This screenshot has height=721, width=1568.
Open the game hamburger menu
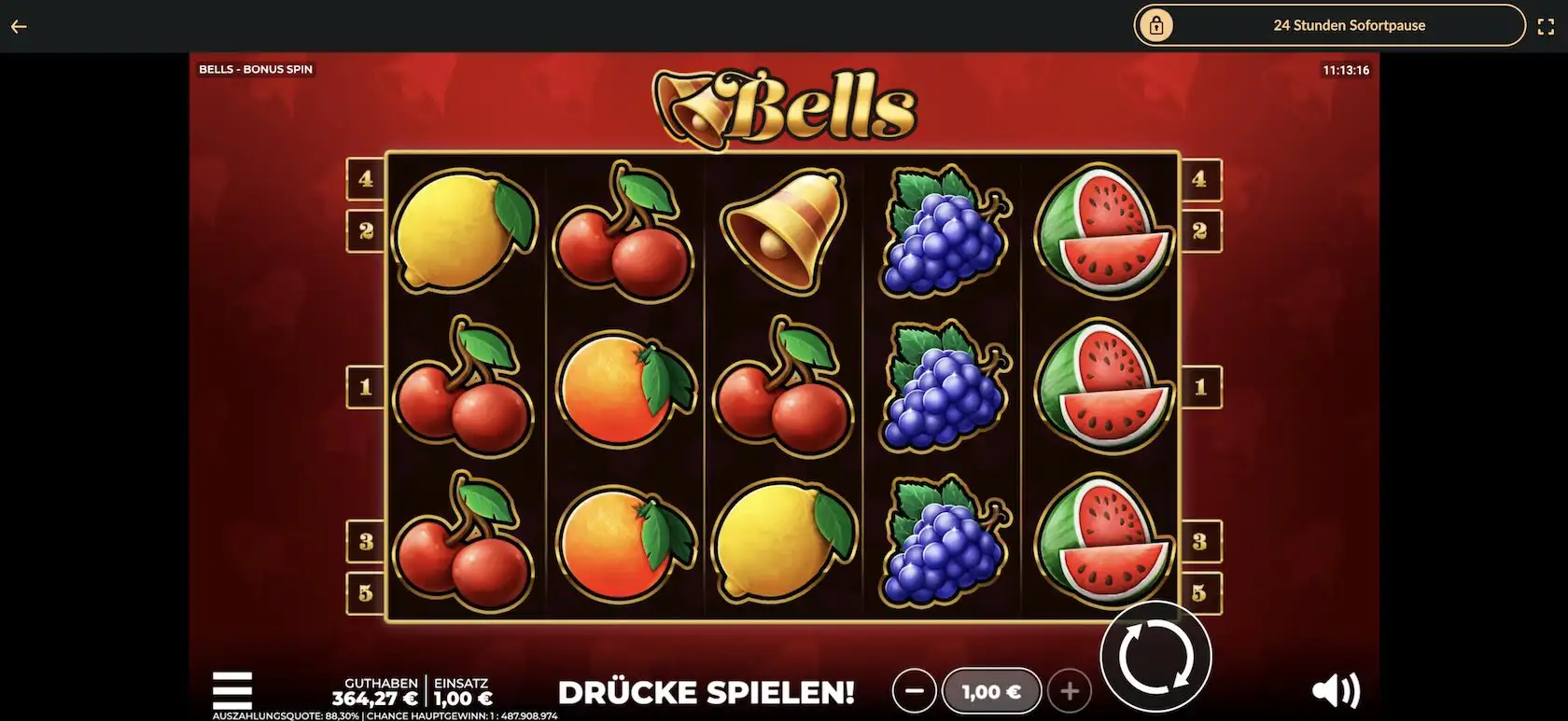tap(231, 690)
